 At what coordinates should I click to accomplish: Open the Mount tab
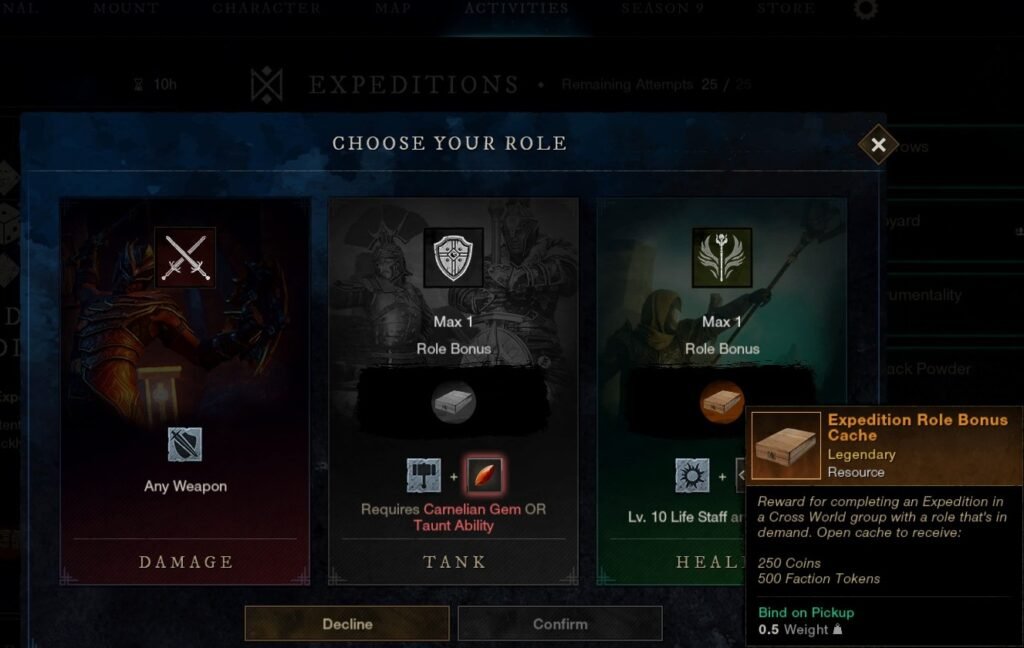pos(125,9)
